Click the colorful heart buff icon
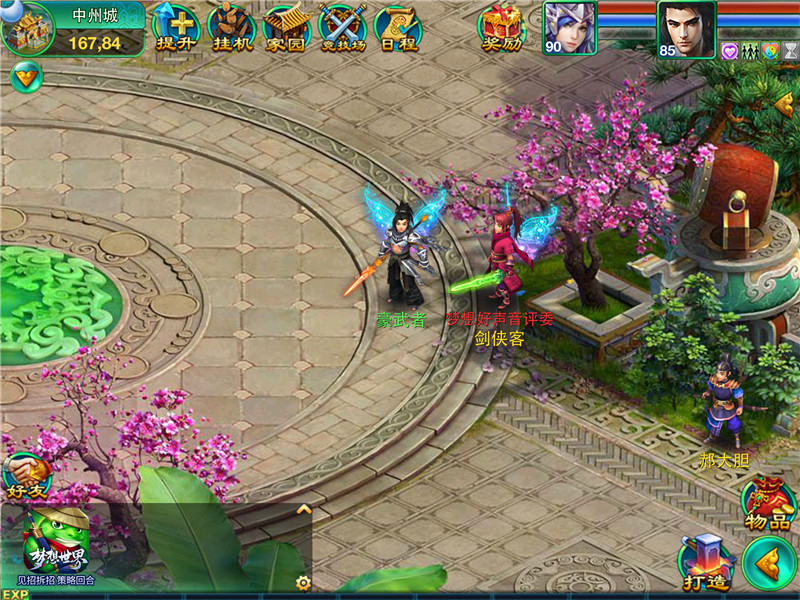 pos(770,51)
